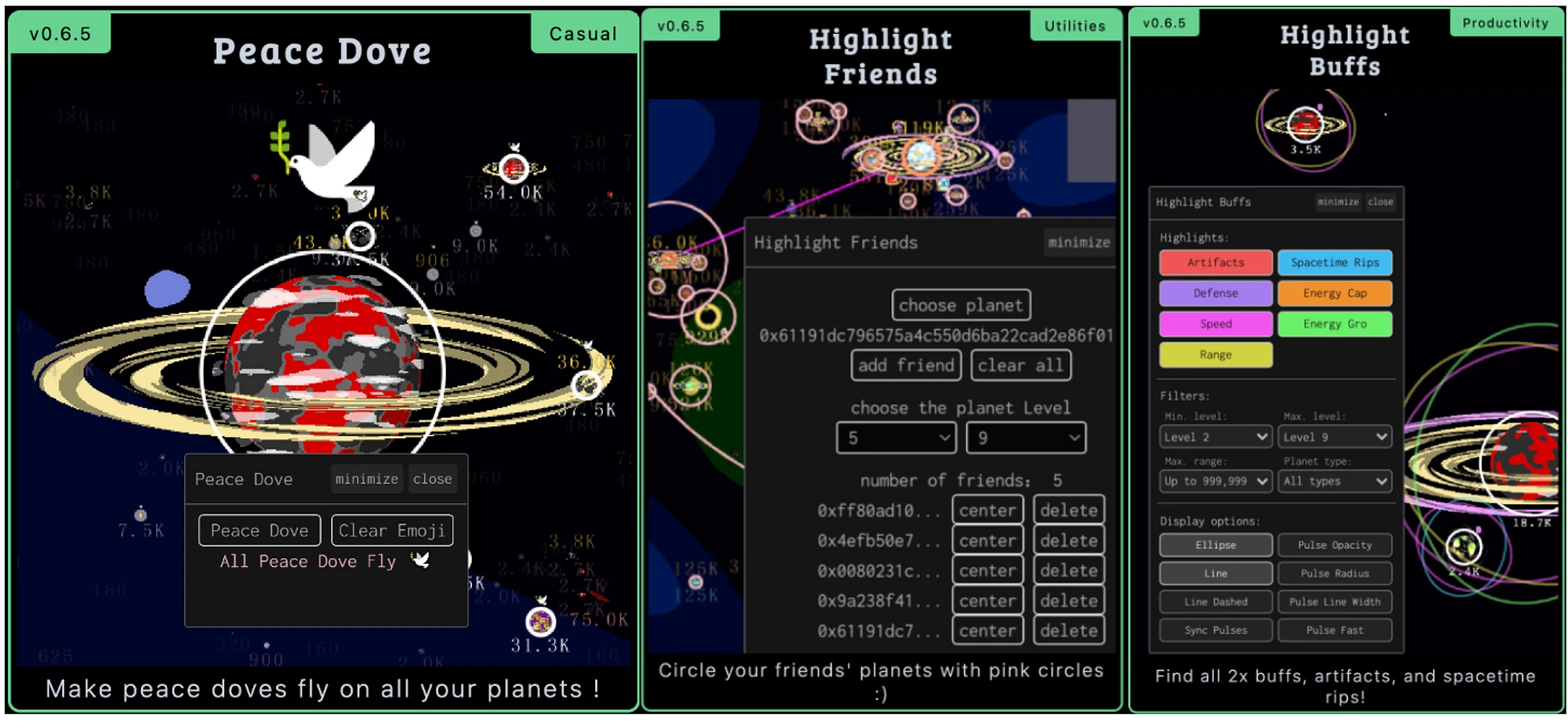Toggle the Pulse Fast display option
The width and height of the screenshot is (1568, 722).
tap(1334, 630)
